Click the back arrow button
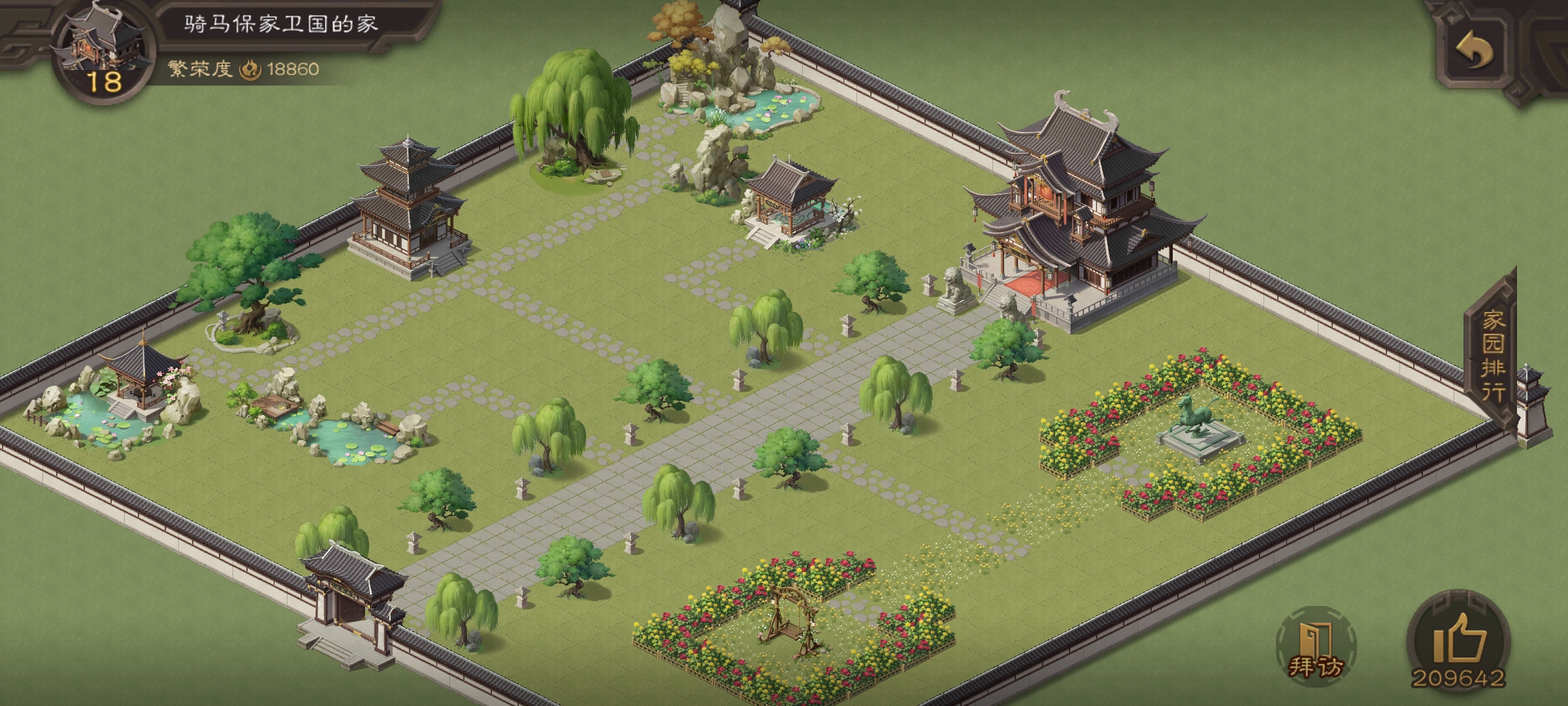Viewport: 1568px width, 706px height. pos(1475,51)
